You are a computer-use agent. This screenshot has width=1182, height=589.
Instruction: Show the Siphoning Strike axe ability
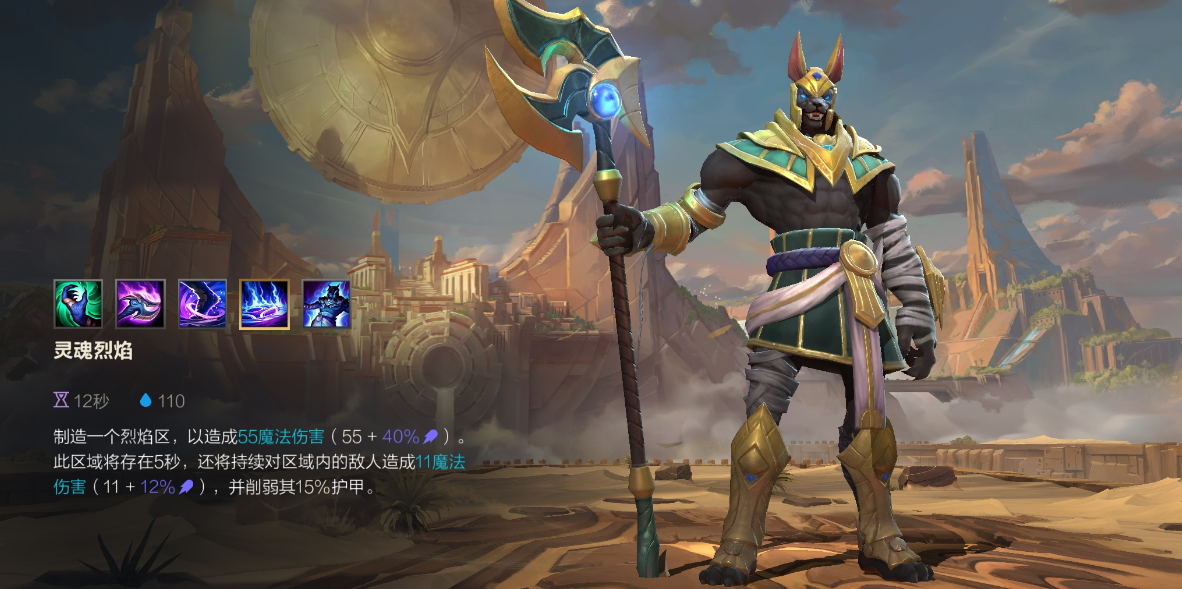pyautogui.click(x=140, y=304)
